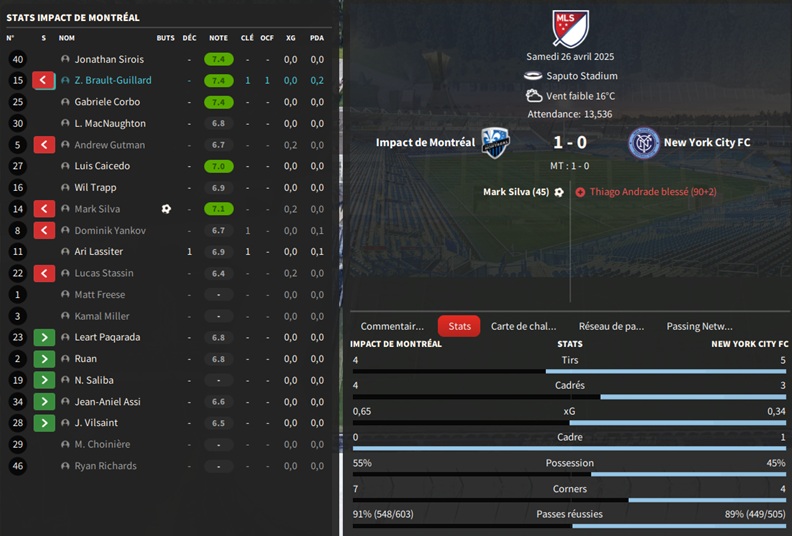Click the Impact de Montréal team name
The image size is (792, 536).
(x=425, y=143)
